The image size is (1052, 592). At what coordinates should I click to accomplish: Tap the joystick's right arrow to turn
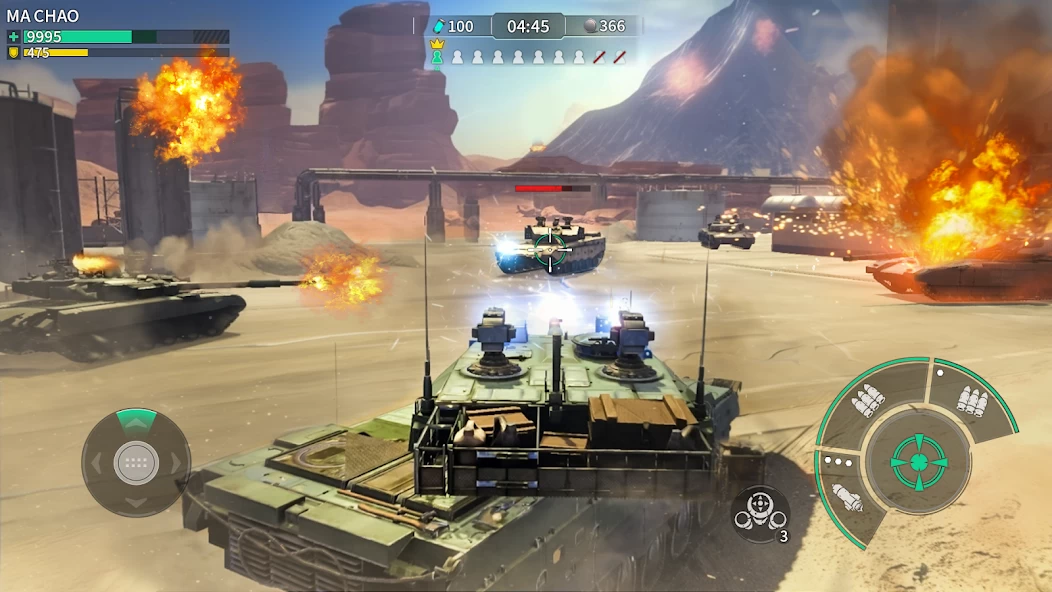[176, 463]
